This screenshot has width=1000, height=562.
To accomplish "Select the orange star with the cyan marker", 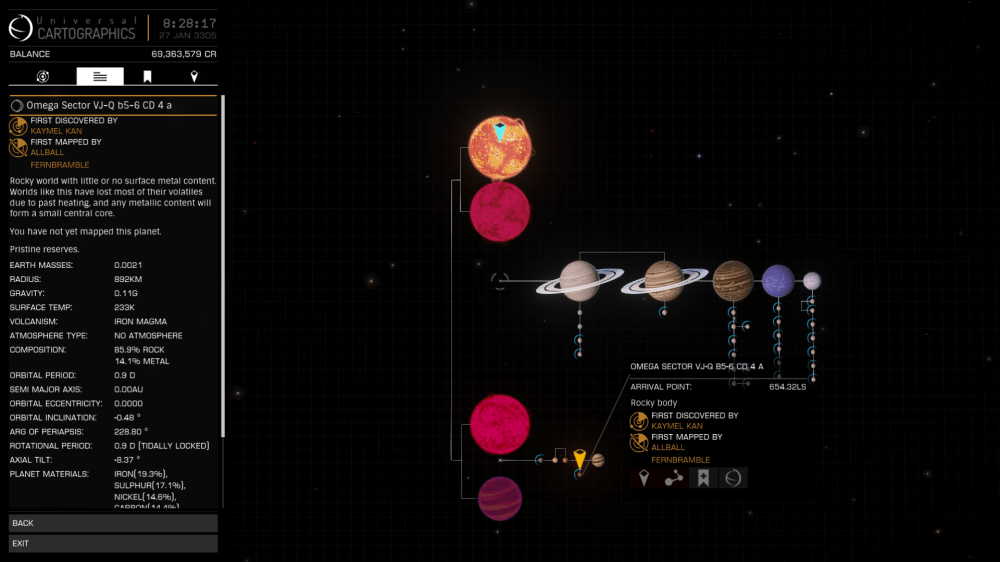I will (500, 147).
